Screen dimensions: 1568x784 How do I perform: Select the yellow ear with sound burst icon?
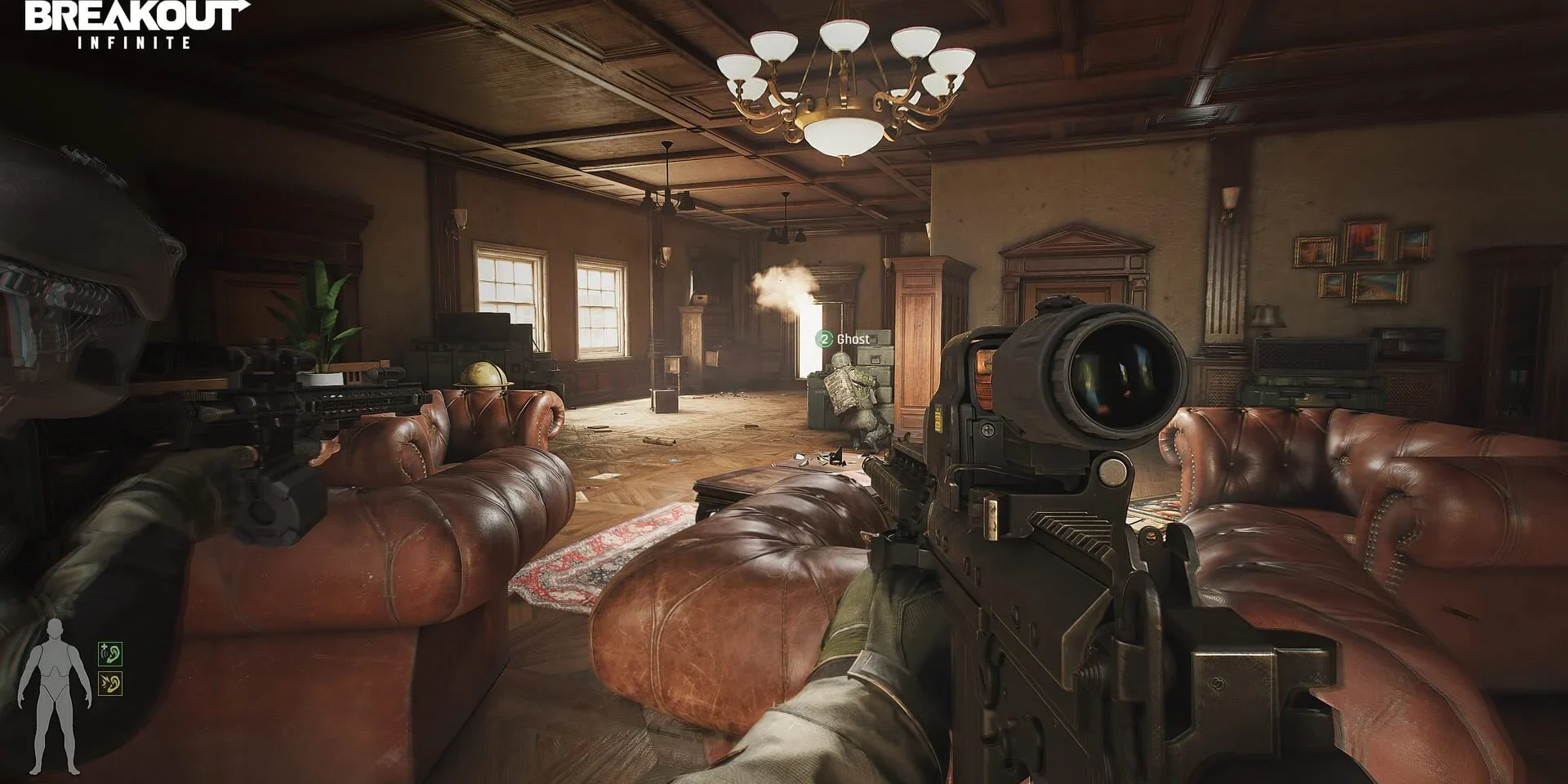pos(110,684)
